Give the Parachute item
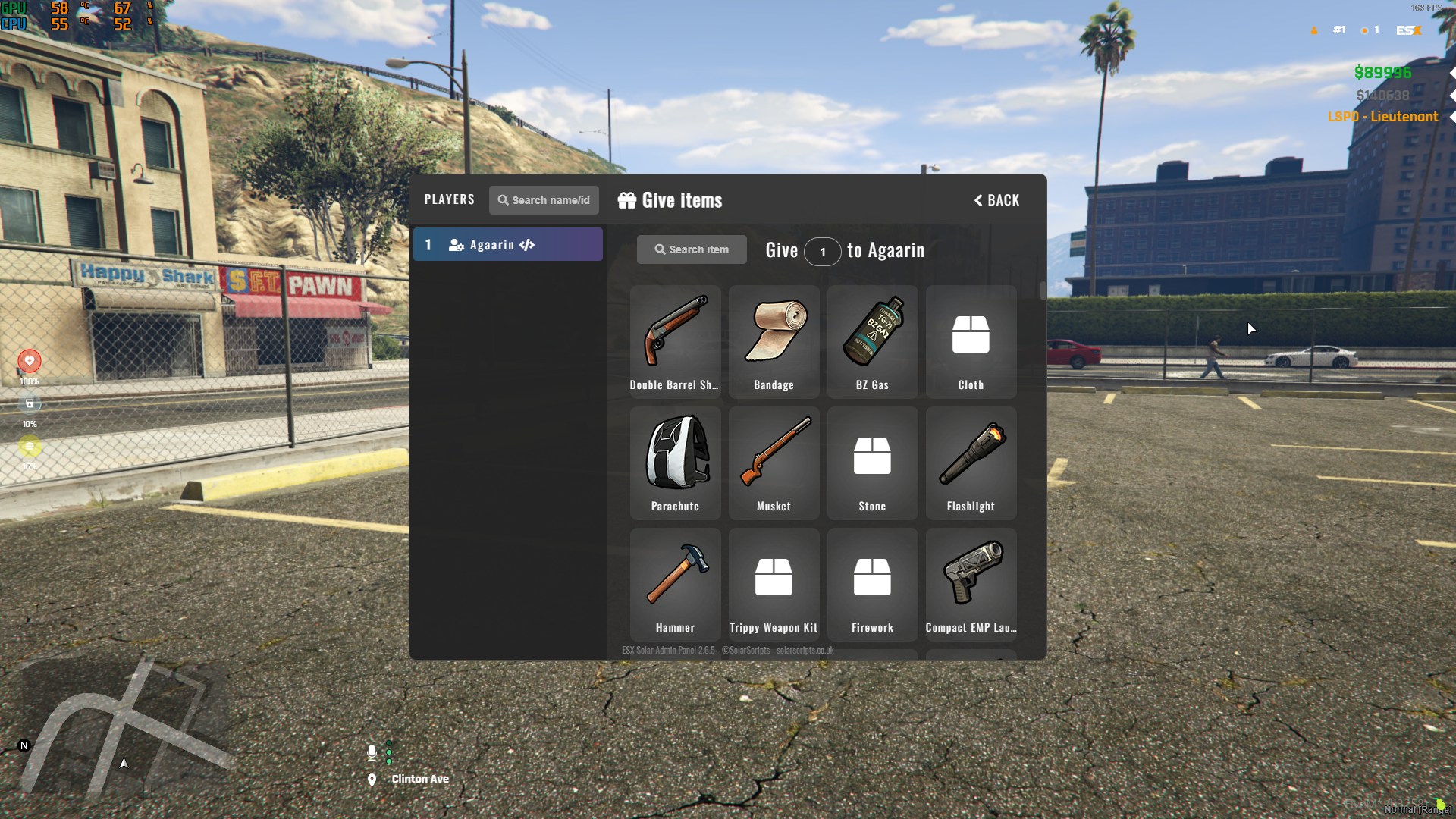 coord(675,463)
